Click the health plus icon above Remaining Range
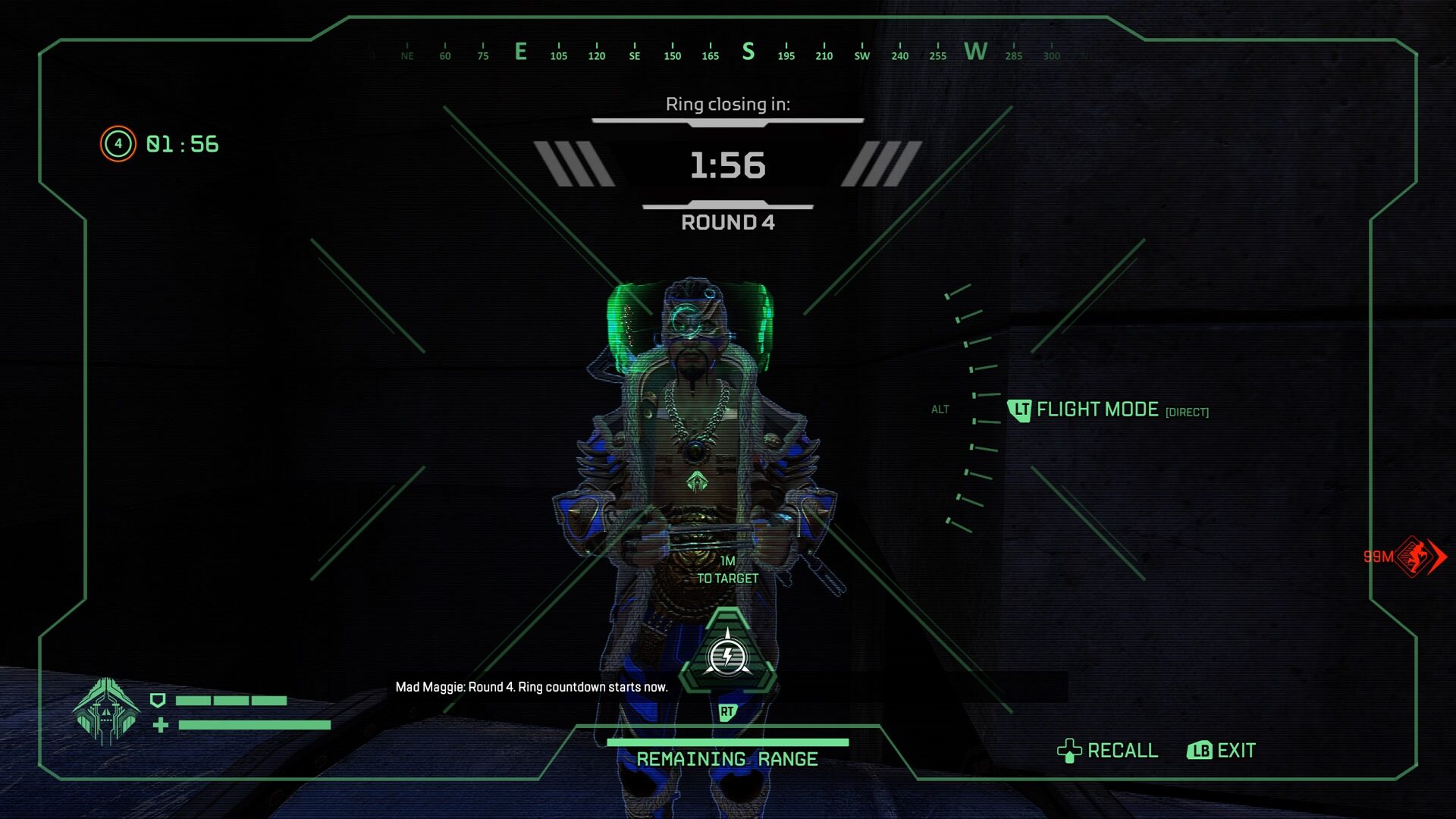This screenshot has width=1456, height=819. [160, 725]
